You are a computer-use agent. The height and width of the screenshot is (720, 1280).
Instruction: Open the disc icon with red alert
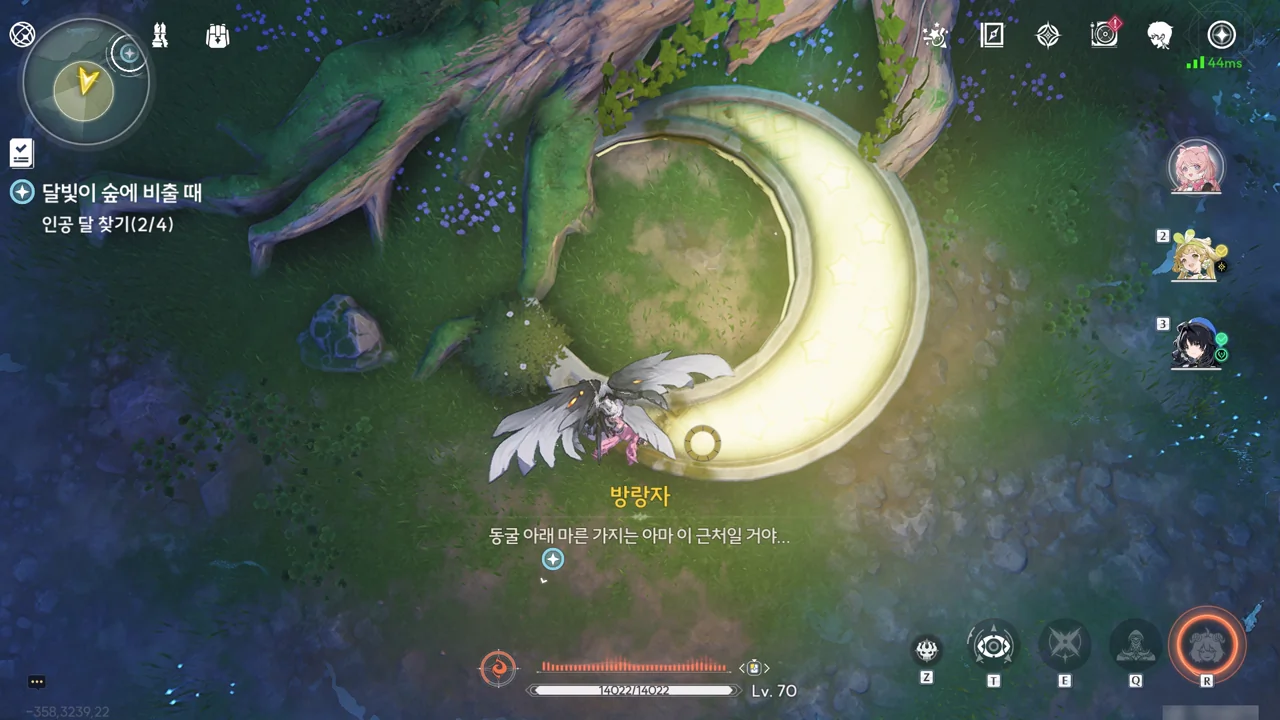click(1104, 35)
